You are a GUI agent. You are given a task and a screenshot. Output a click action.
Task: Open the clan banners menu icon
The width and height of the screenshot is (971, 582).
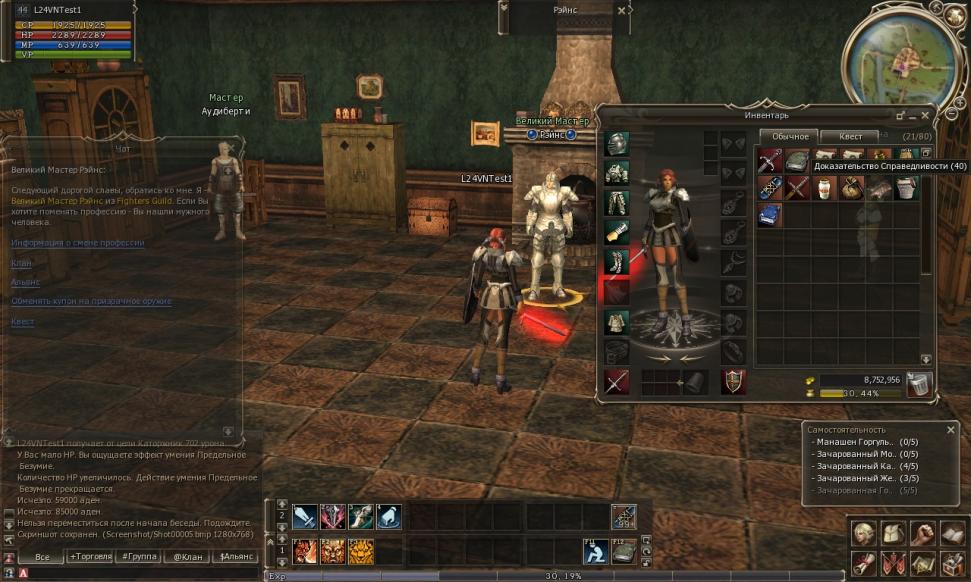(893, 563)
